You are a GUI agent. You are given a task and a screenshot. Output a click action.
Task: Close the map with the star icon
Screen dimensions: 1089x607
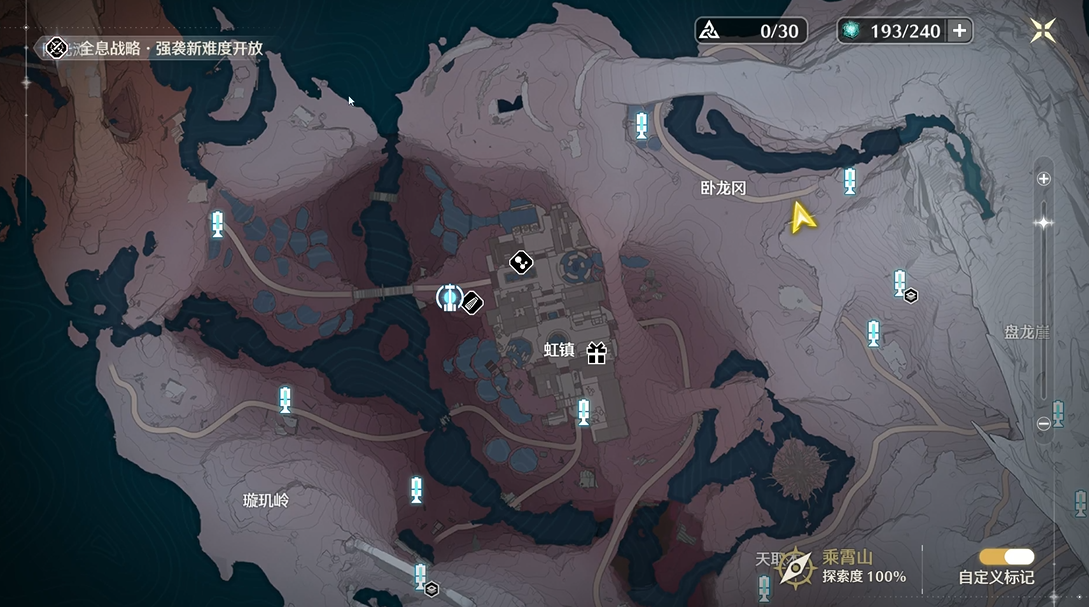(1043, 31)
